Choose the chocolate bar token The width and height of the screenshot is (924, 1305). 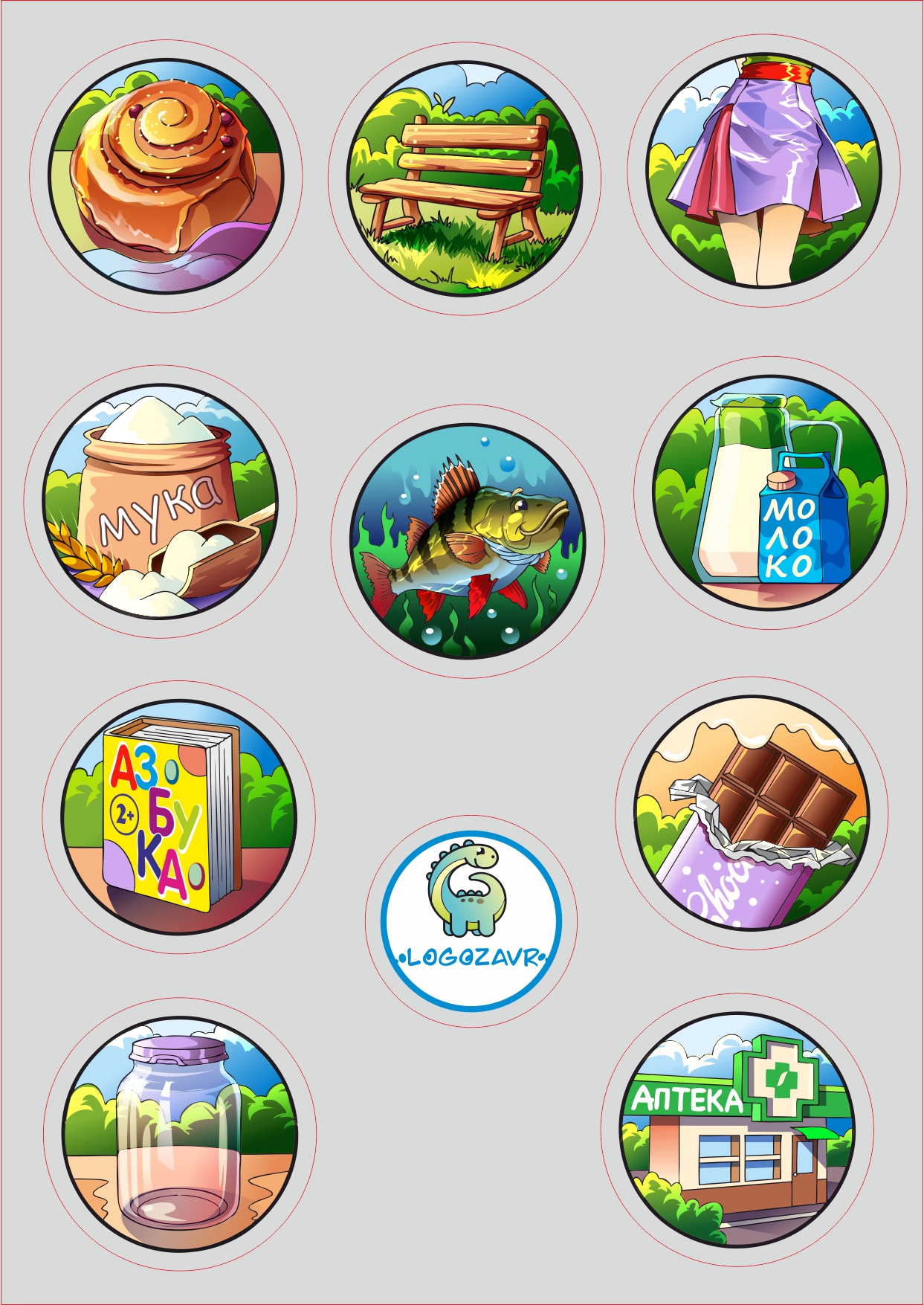pos(752,813)
